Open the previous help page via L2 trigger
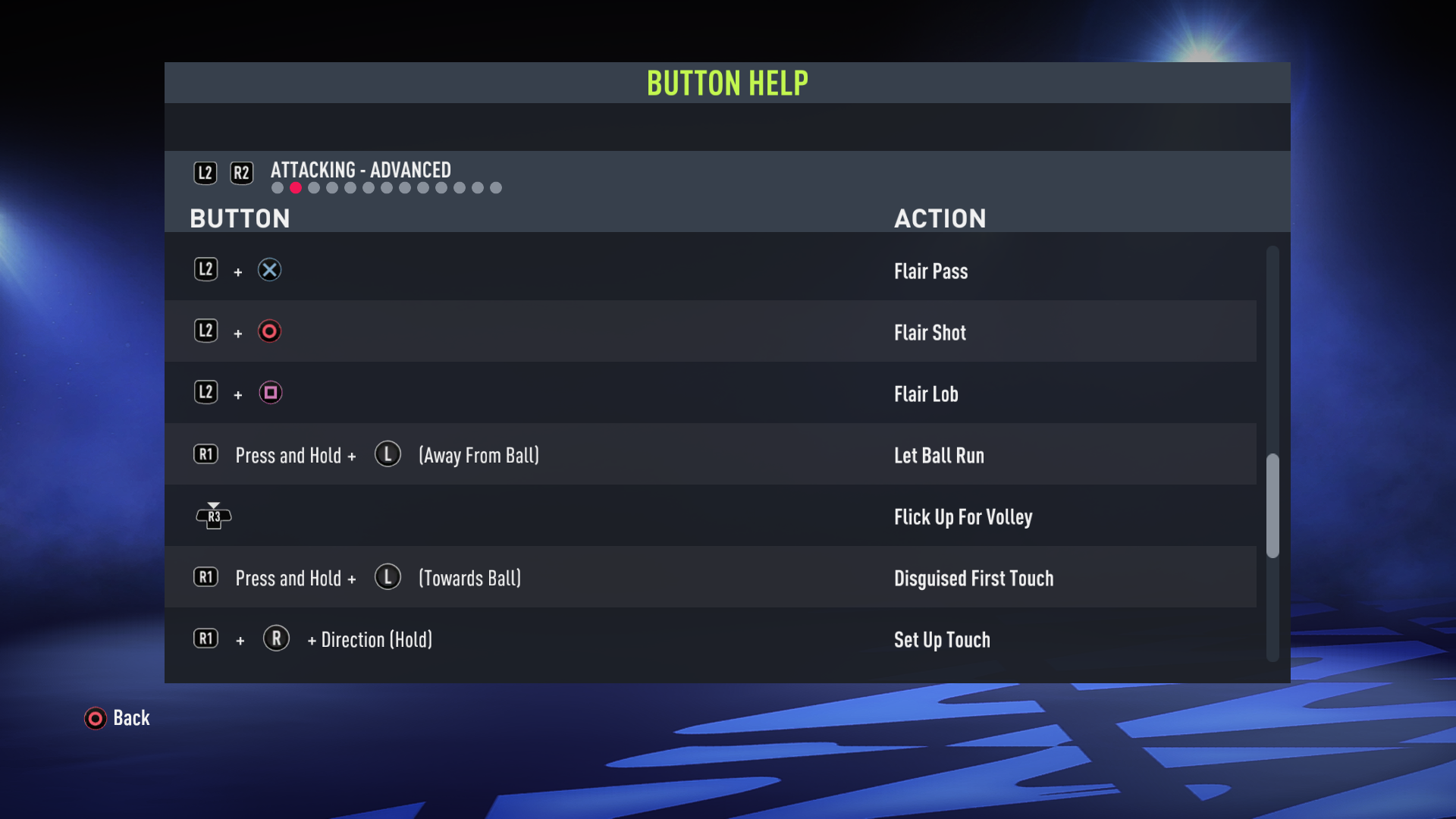1456x819 pixels. (205, 172)
